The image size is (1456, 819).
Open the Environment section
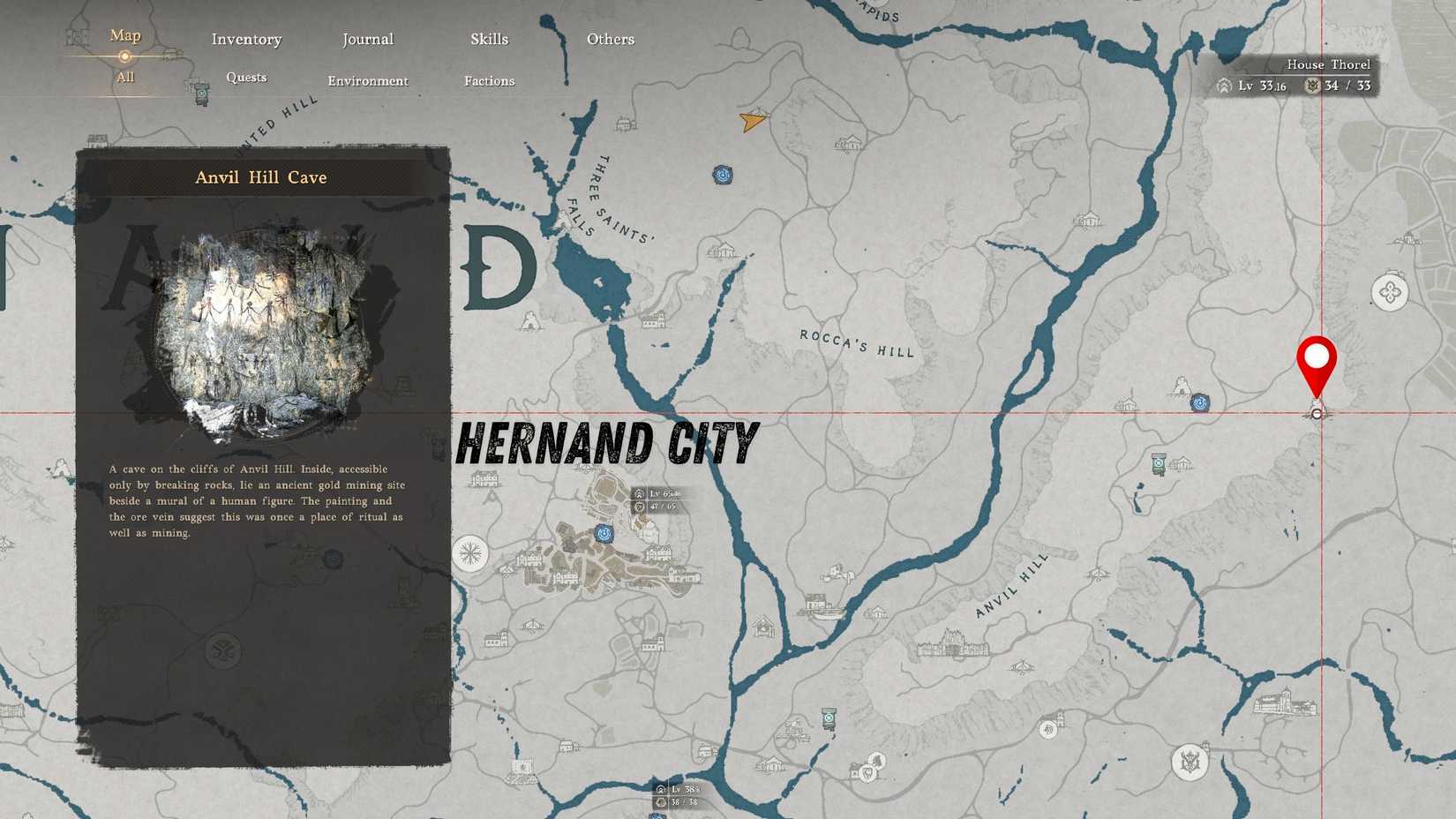[x=368, y=80]
